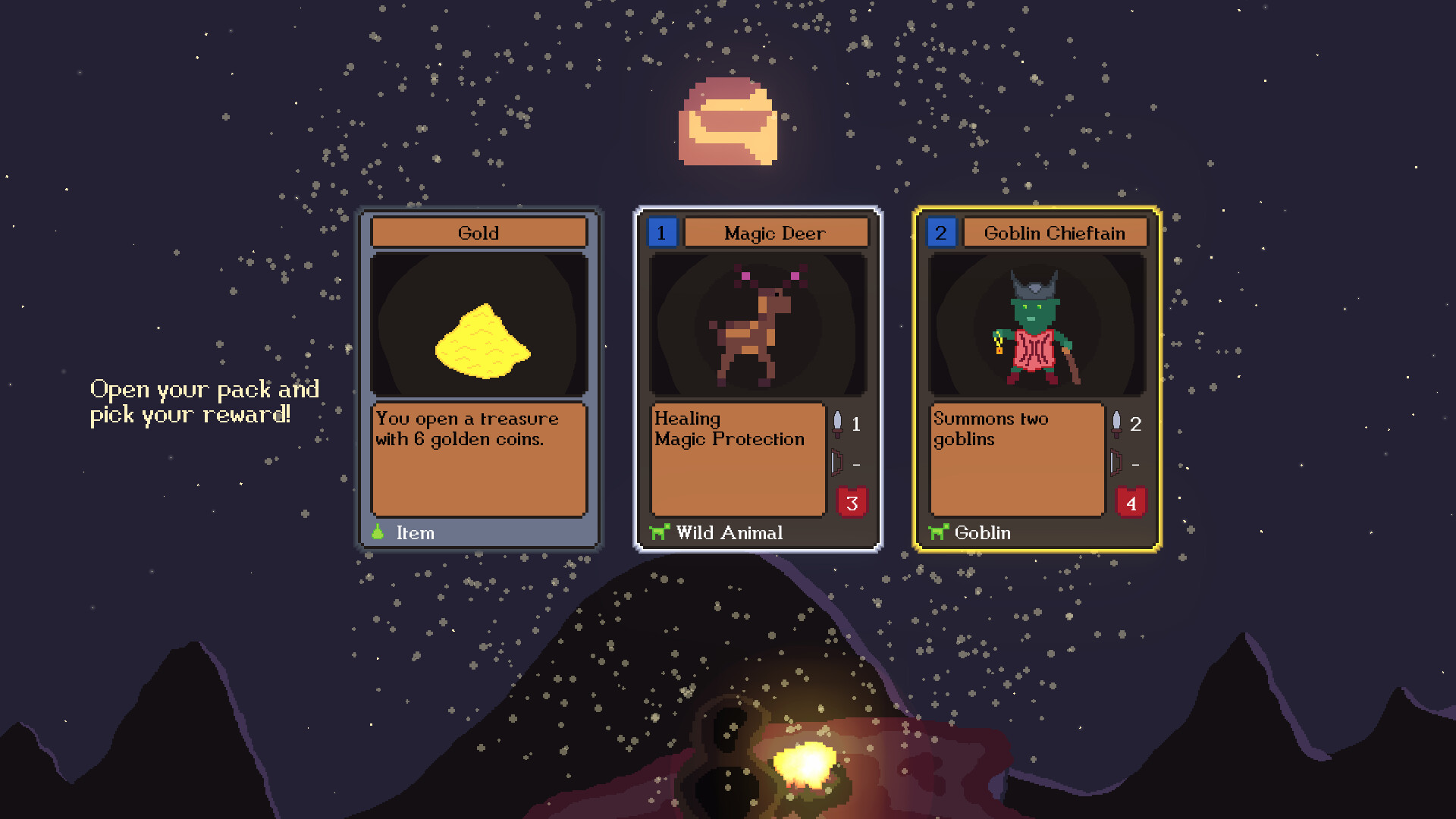
Task: Click the Gold card title bar
Action: [479, 233]
